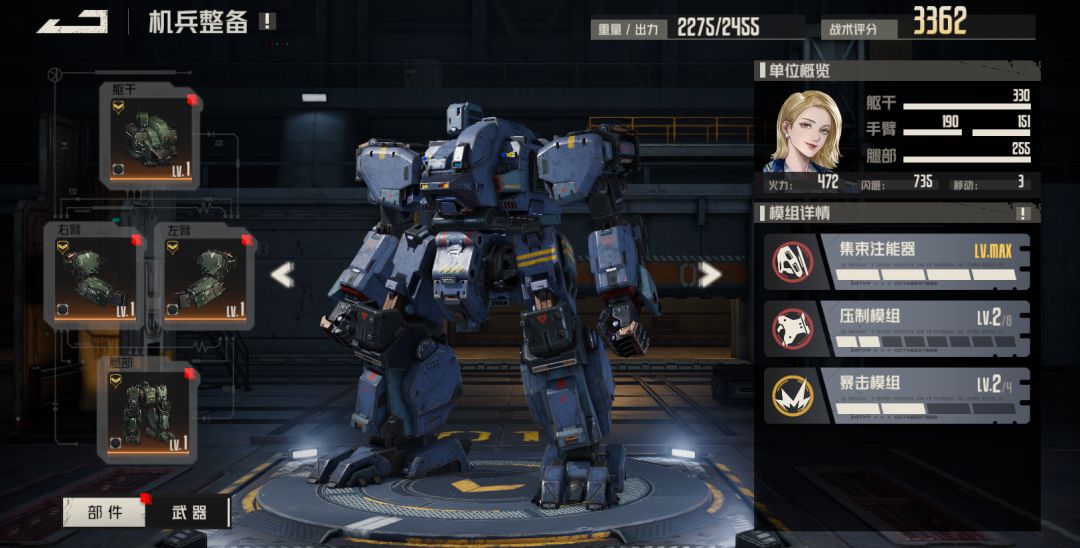Select the 左臂 left arm part slot
Viewport: 1080px width, 548px height.
pos(204,276)
